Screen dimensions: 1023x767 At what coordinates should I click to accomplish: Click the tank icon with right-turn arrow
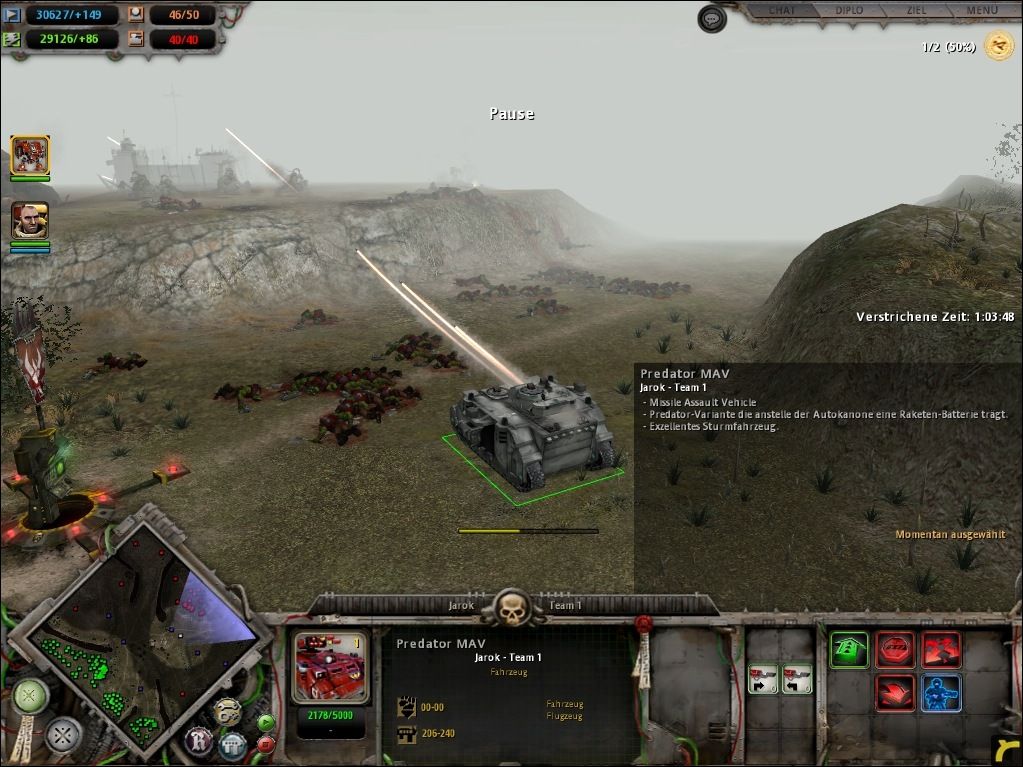point(764,679)
